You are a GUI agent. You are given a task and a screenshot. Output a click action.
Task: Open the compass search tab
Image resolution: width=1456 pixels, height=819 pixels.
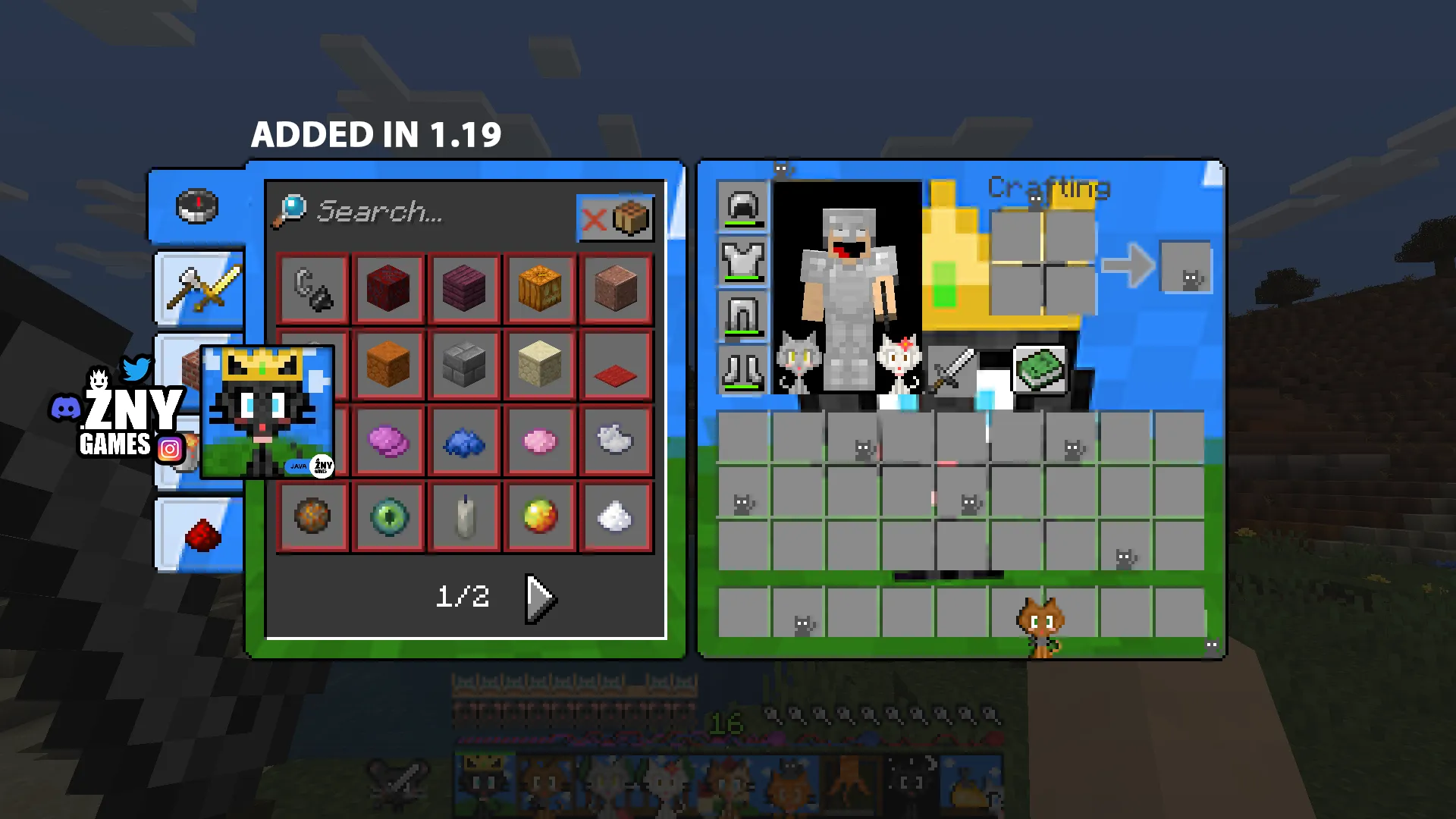tap(196, 206)
